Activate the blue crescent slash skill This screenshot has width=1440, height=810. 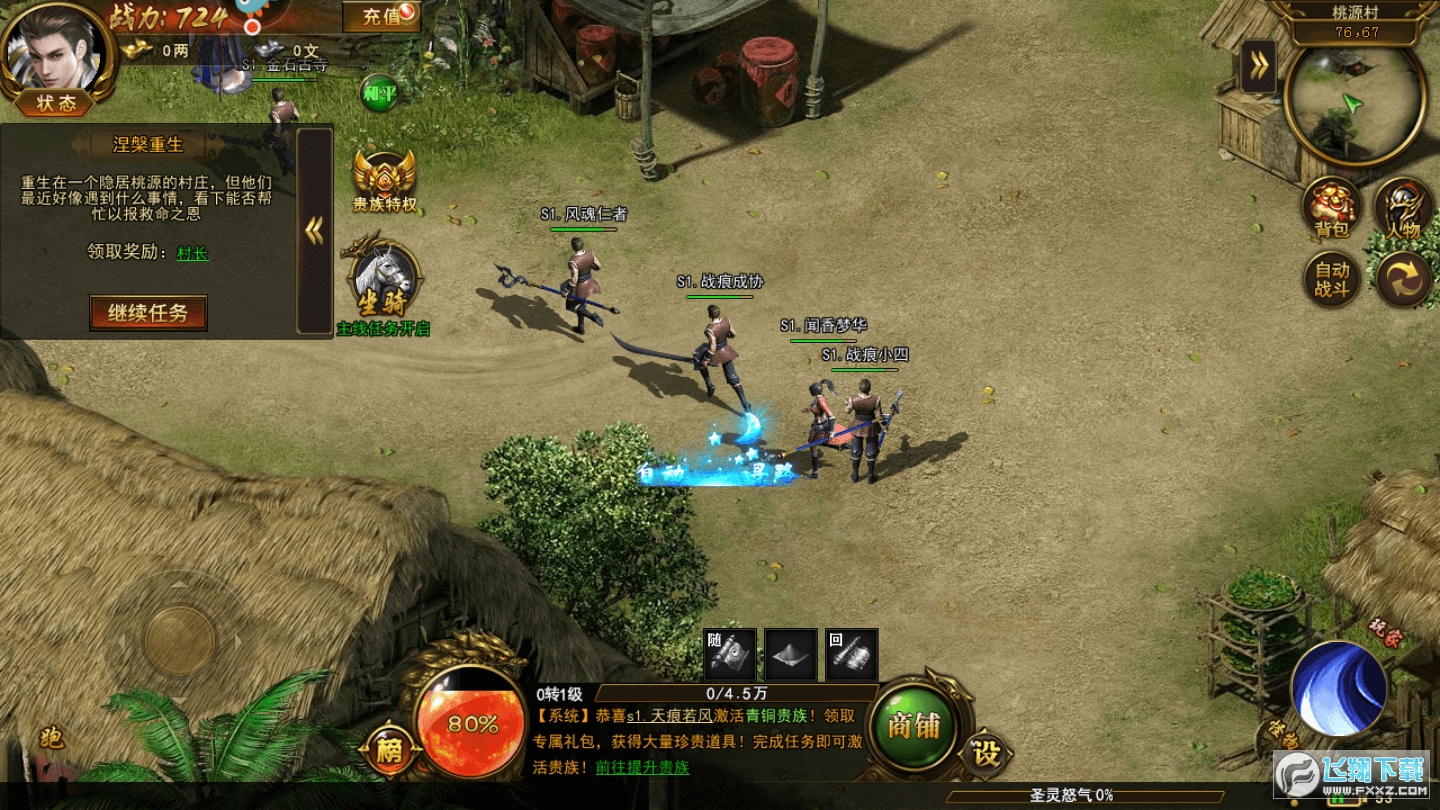(1338, 689)
